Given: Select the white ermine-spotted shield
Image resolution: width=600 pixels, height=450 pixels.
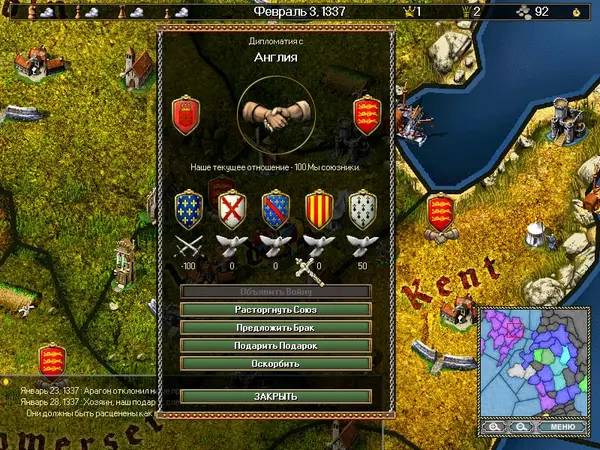Looking at the screenshot, I should 362,210.
